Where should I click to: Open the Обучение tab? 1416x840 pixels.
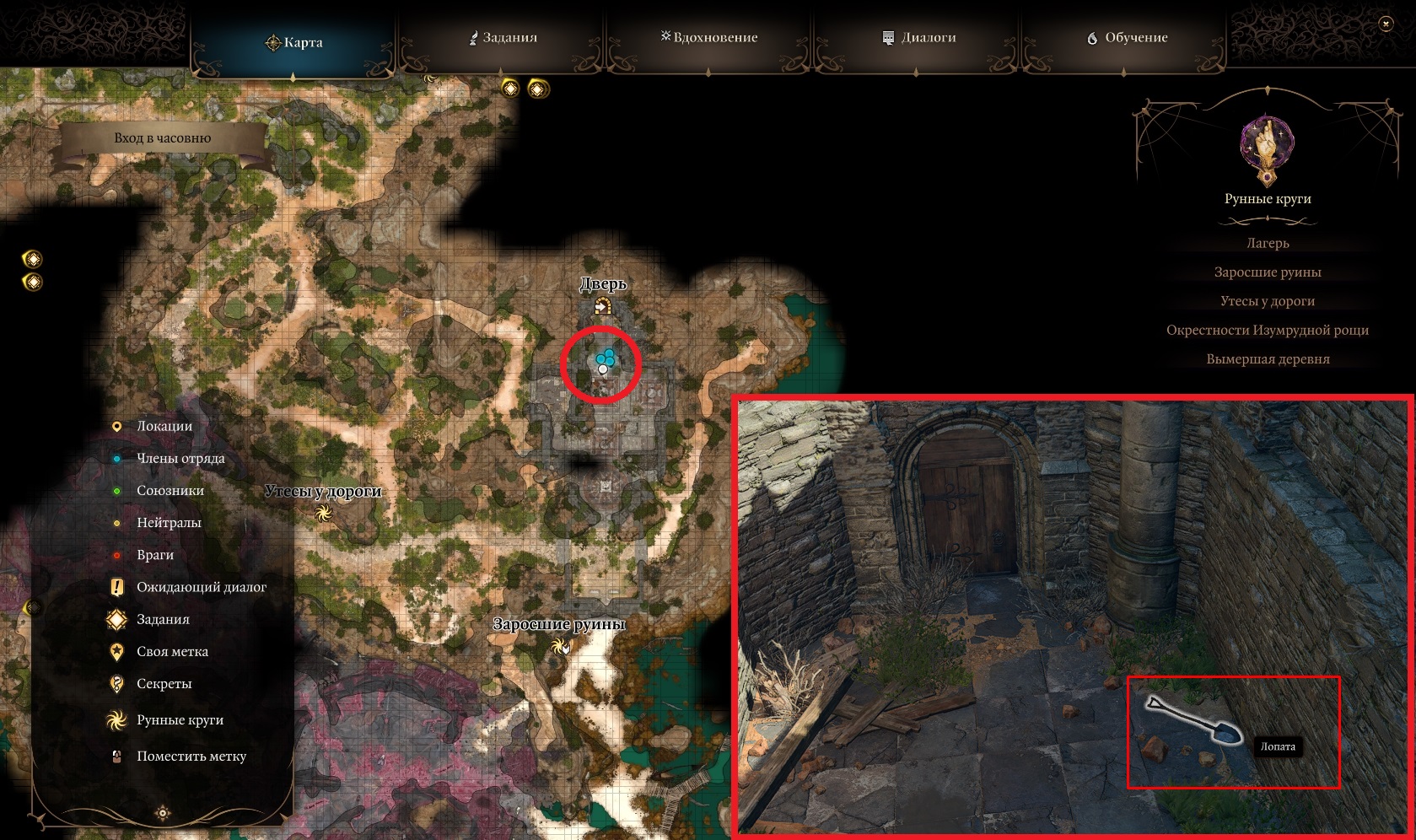point(1127,38)
